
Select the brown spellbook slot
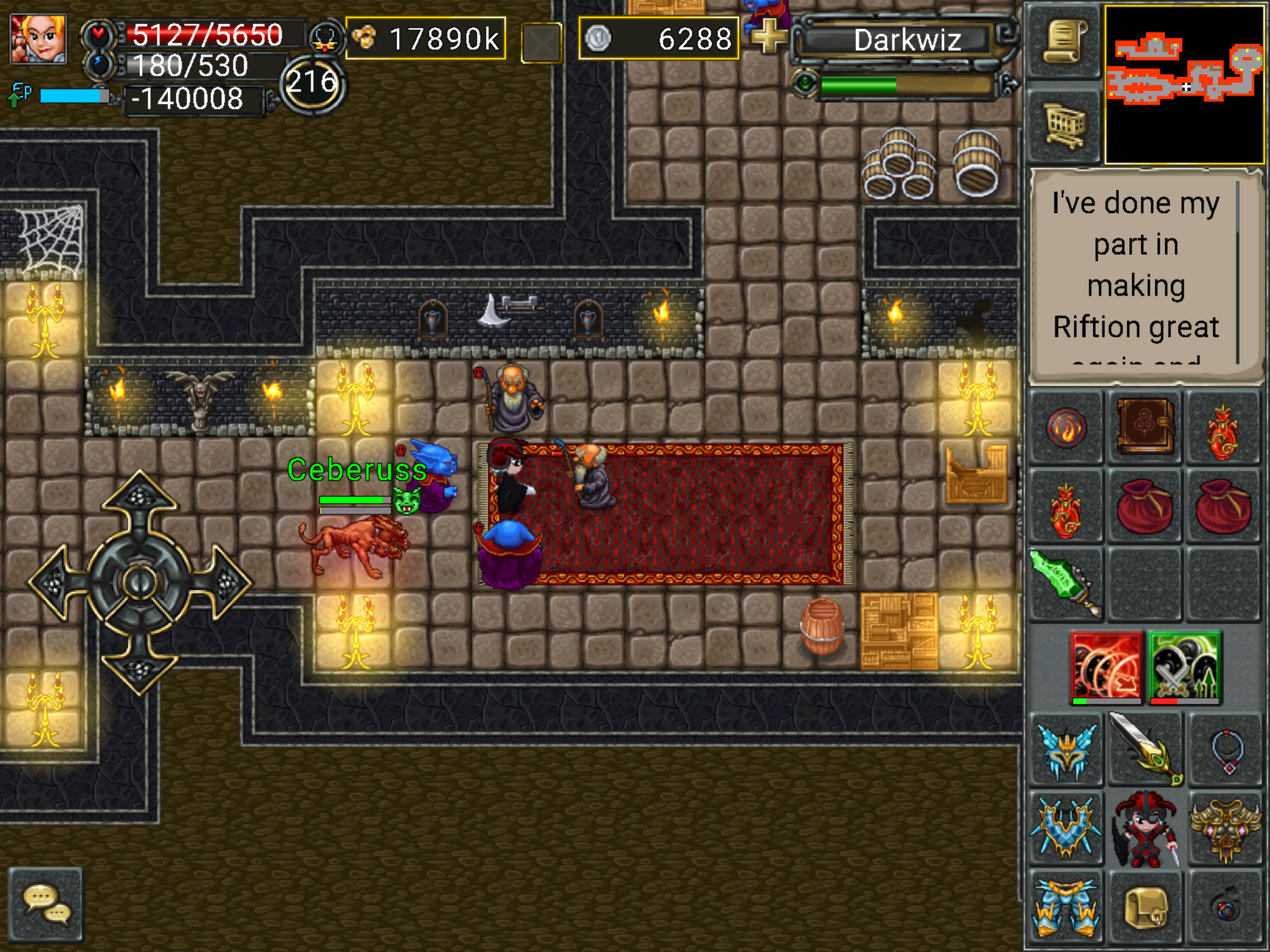(1145, 428)
